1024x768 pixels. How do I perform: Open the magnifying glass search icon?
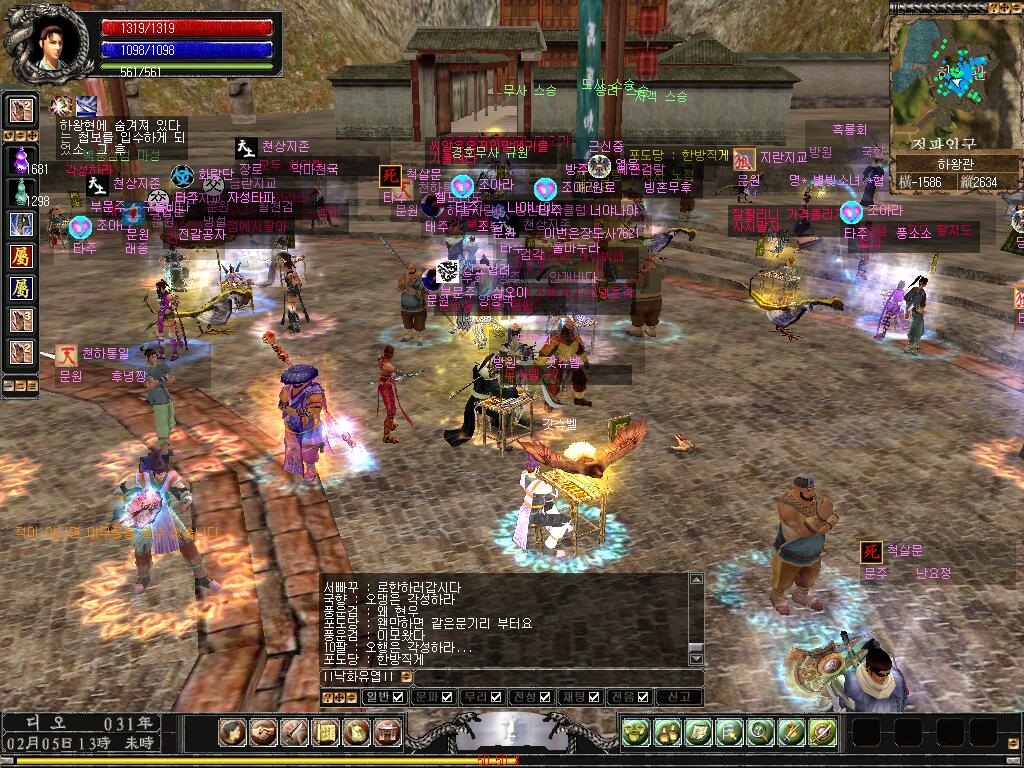pos(760,733)
